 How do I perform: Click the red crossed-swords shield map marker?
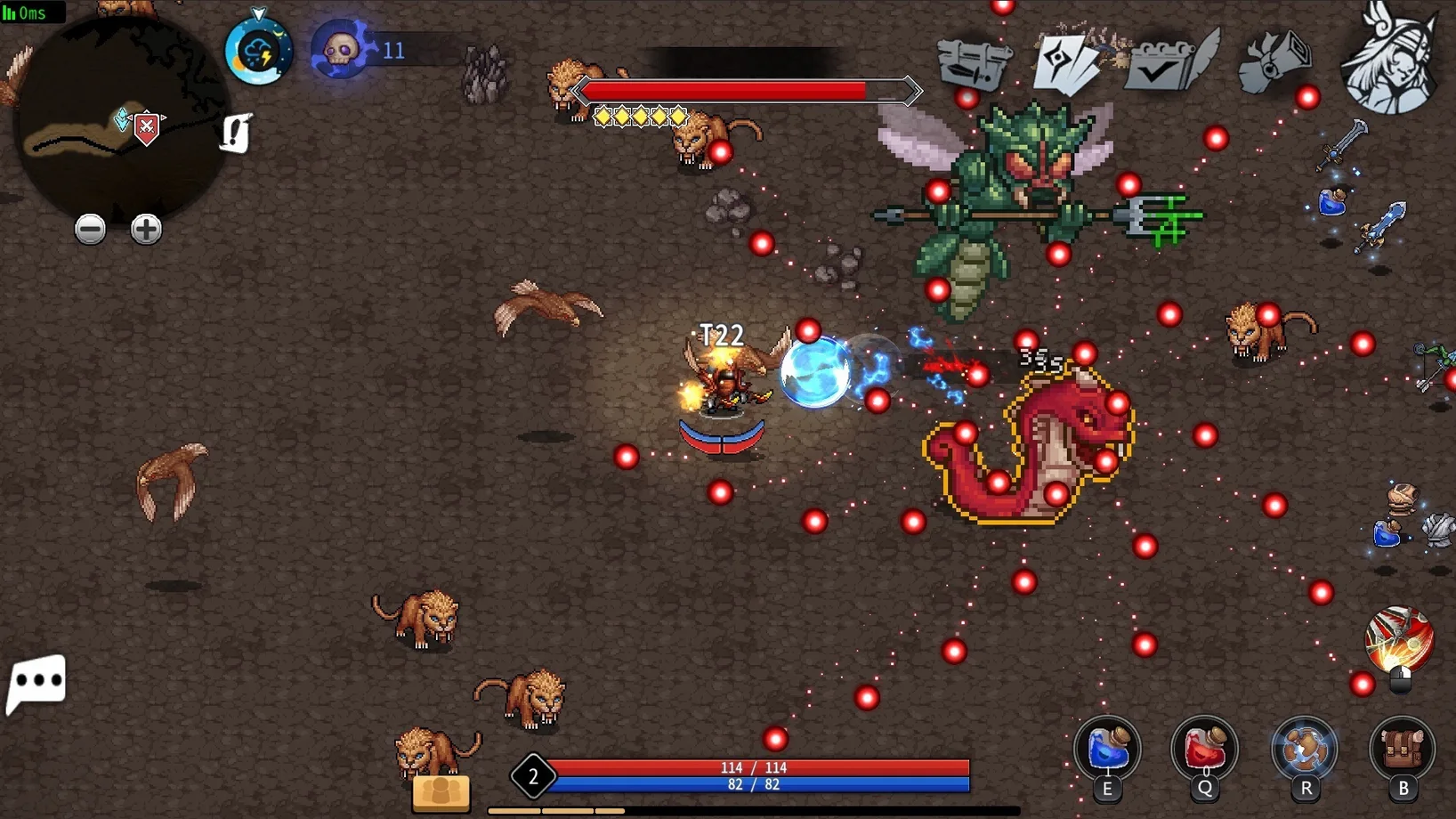[147, 128]
